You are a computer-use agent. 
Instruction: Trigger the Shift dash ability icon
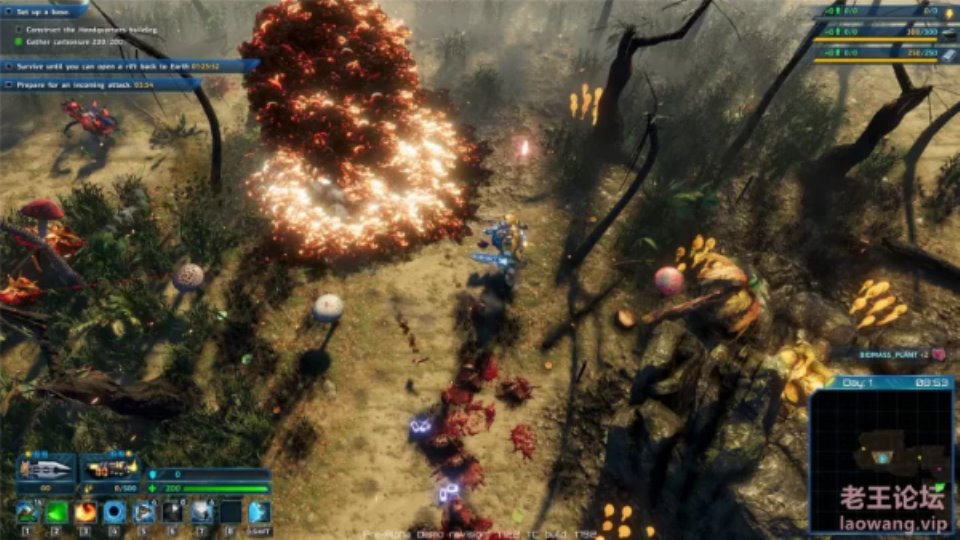pos(259,511)
